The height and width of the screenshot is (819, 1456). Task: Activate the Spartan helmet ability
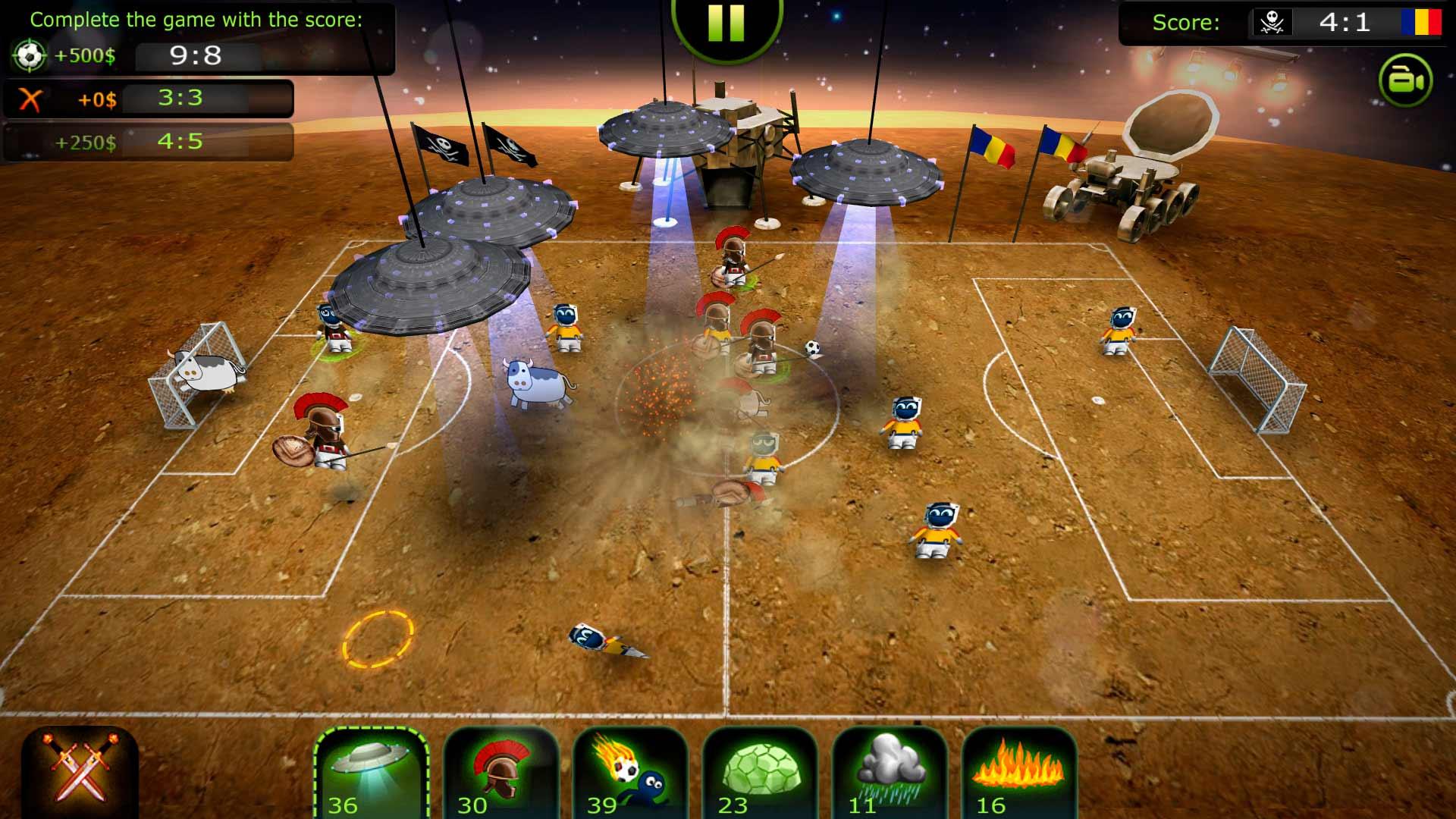click(500, 773)
